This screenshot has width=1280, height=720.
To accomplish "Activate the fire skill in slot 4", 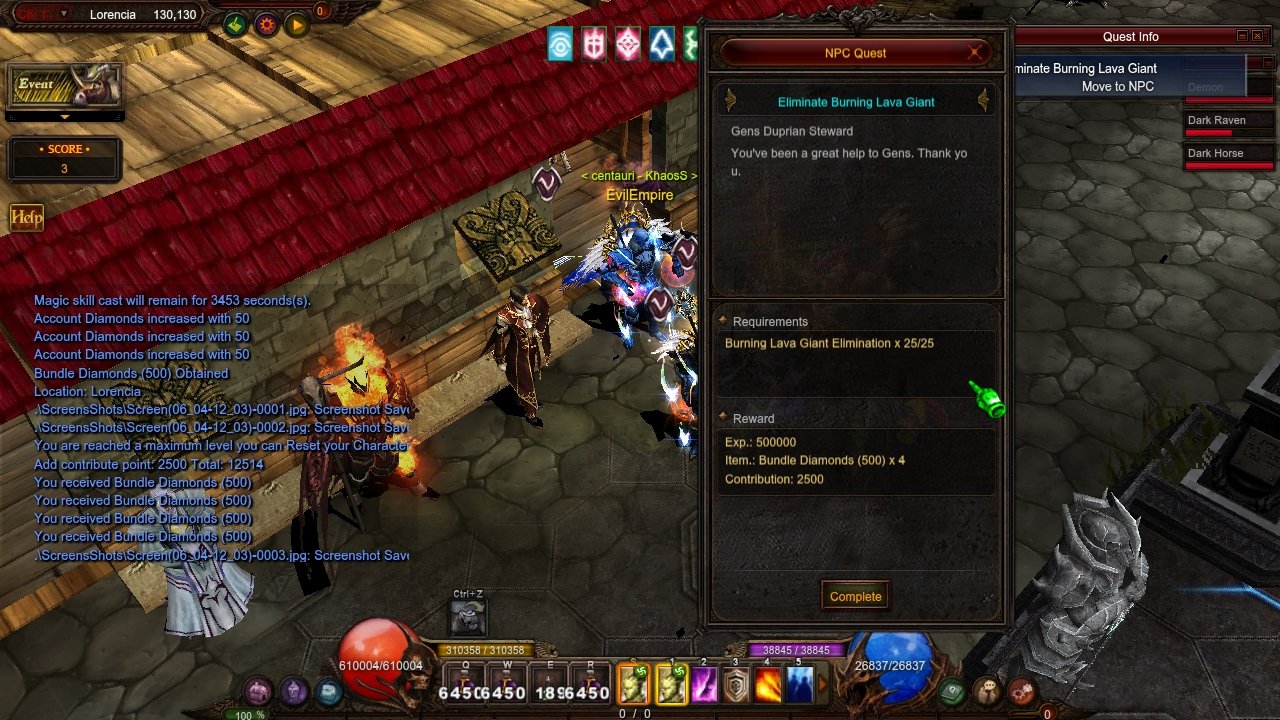I will tap(768, 685).
